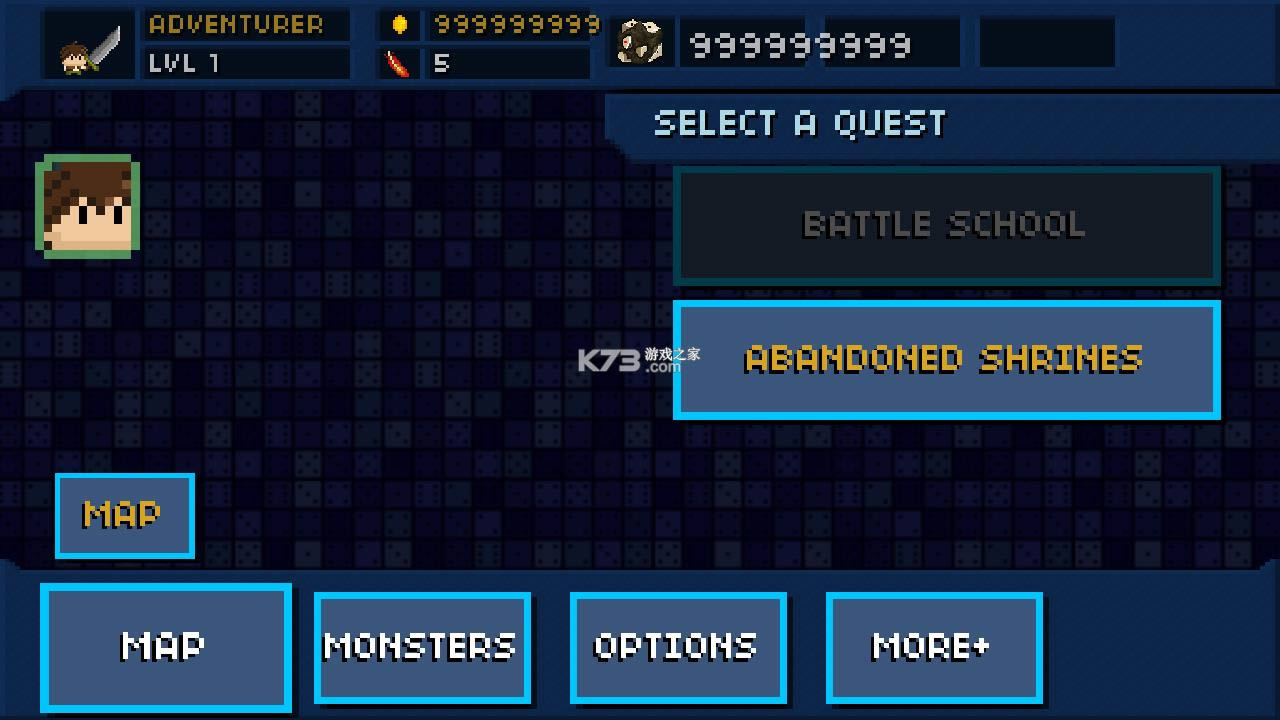
Task: Click the SELECT A QUEST header
Action: pos(798,122)
